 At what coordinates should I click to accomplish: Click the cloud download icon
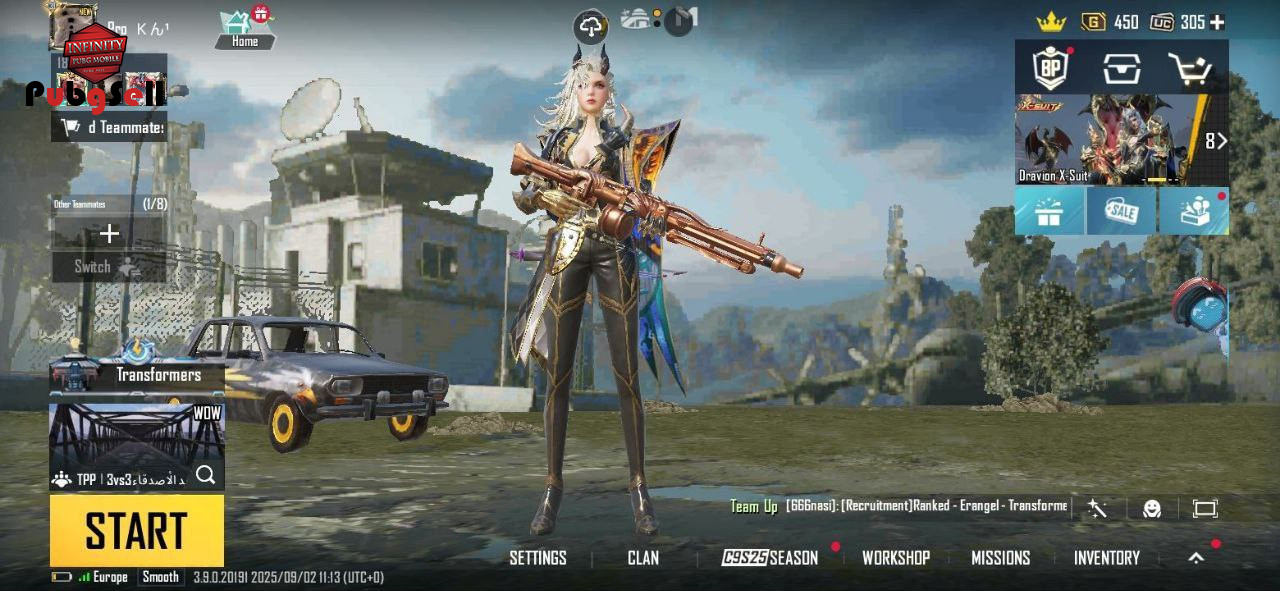pyautogui.click(x=591, y=27)
